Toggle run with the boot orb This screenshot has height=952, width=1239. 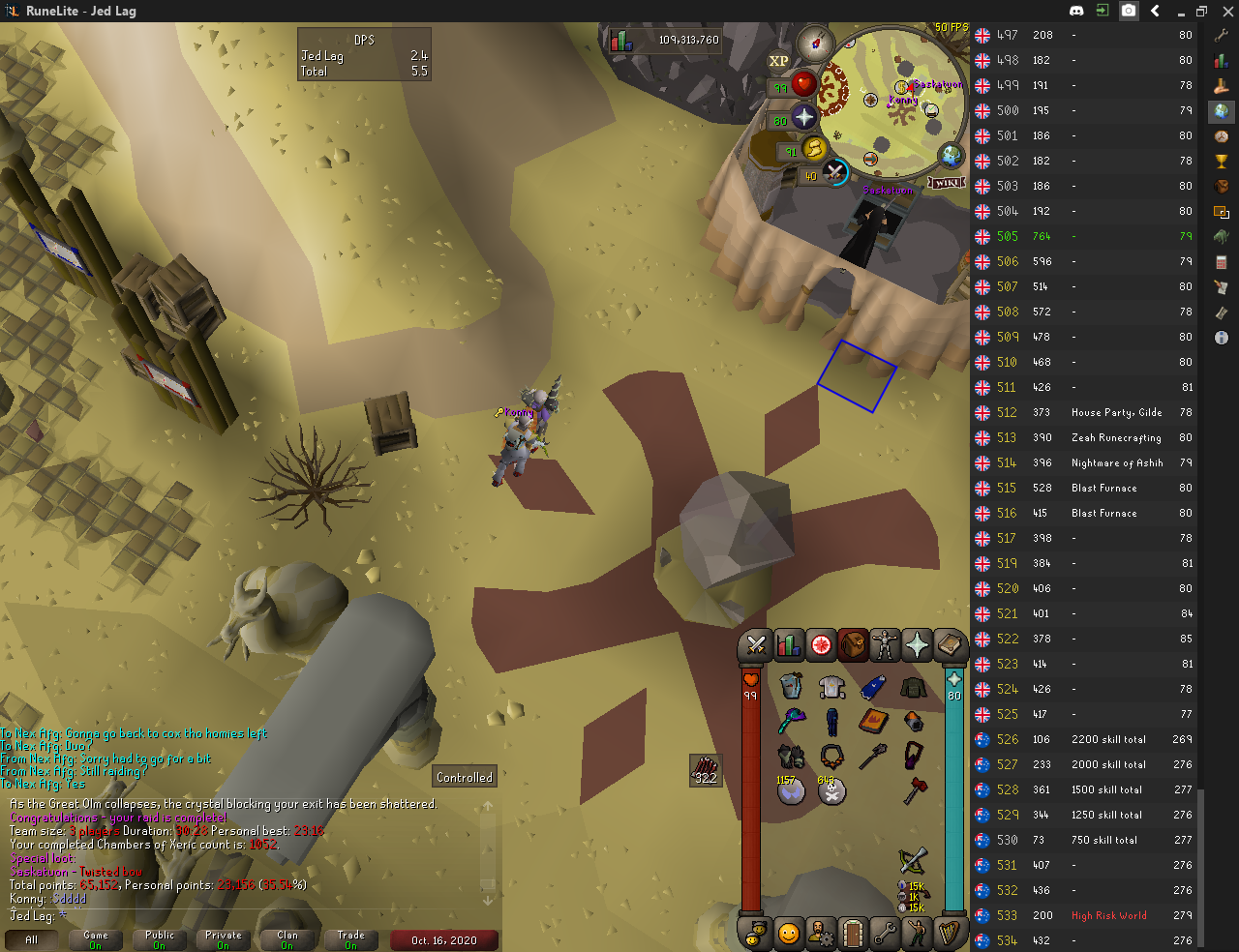[x=813, y=149]
